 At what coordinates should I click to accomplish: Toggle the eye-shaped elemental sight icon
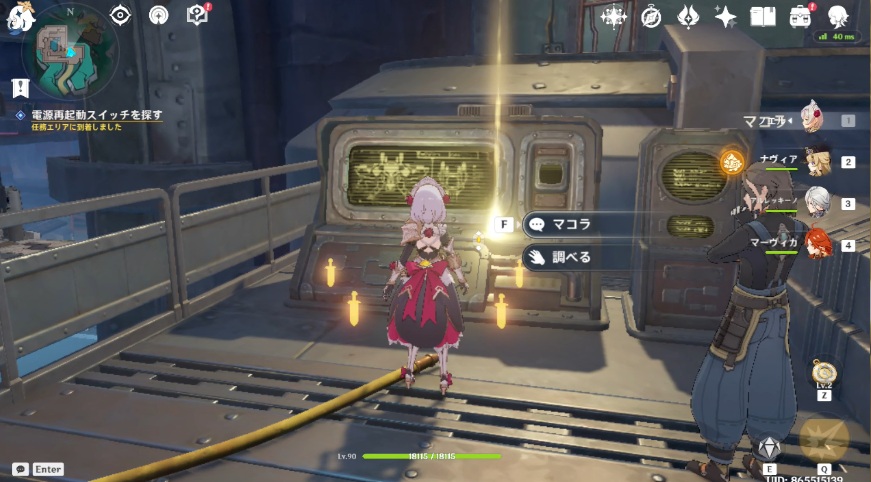coord(121,15)
